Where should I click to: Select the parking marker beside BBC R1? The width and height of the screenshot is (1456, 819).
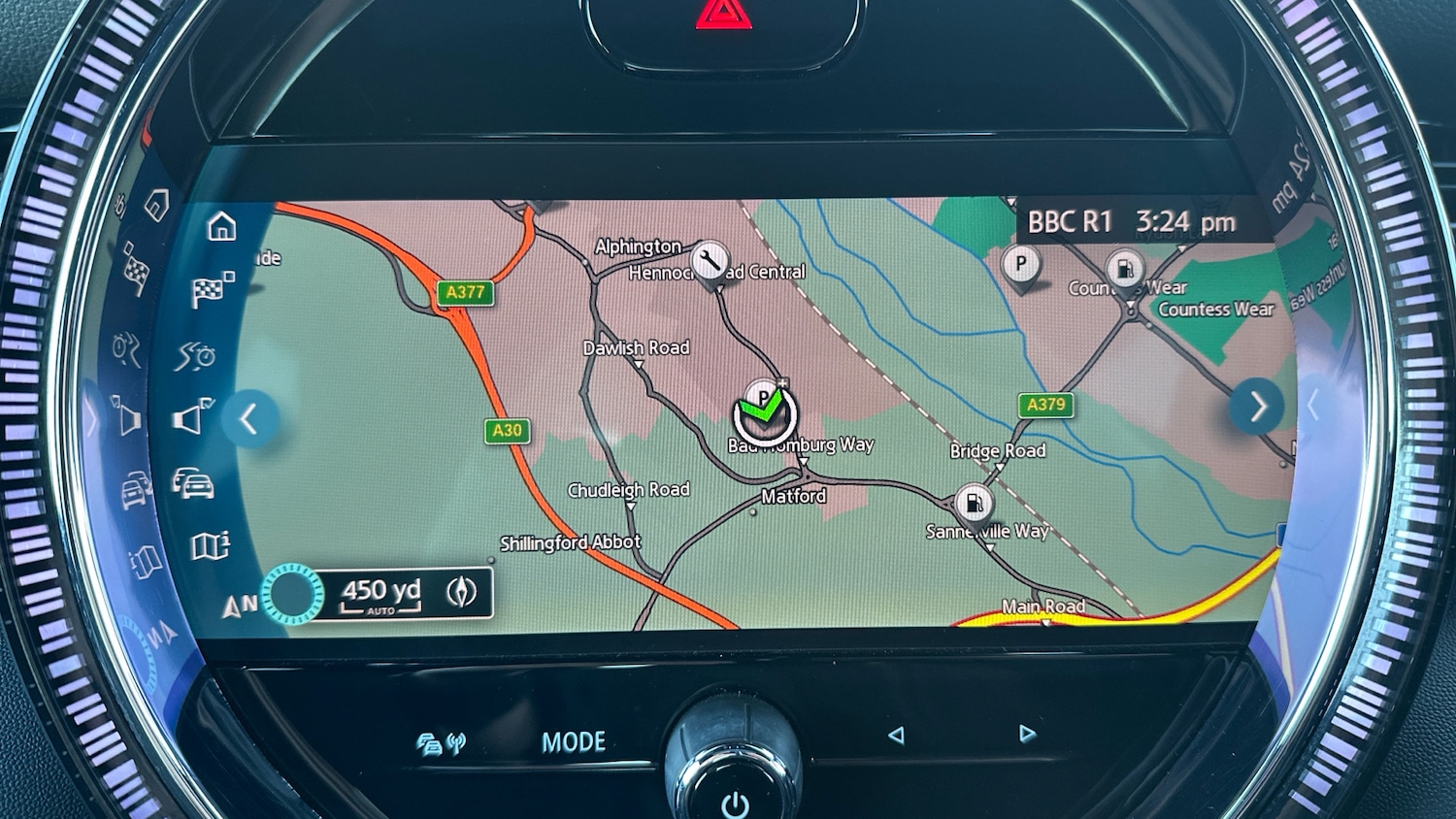click(1020, 265)
